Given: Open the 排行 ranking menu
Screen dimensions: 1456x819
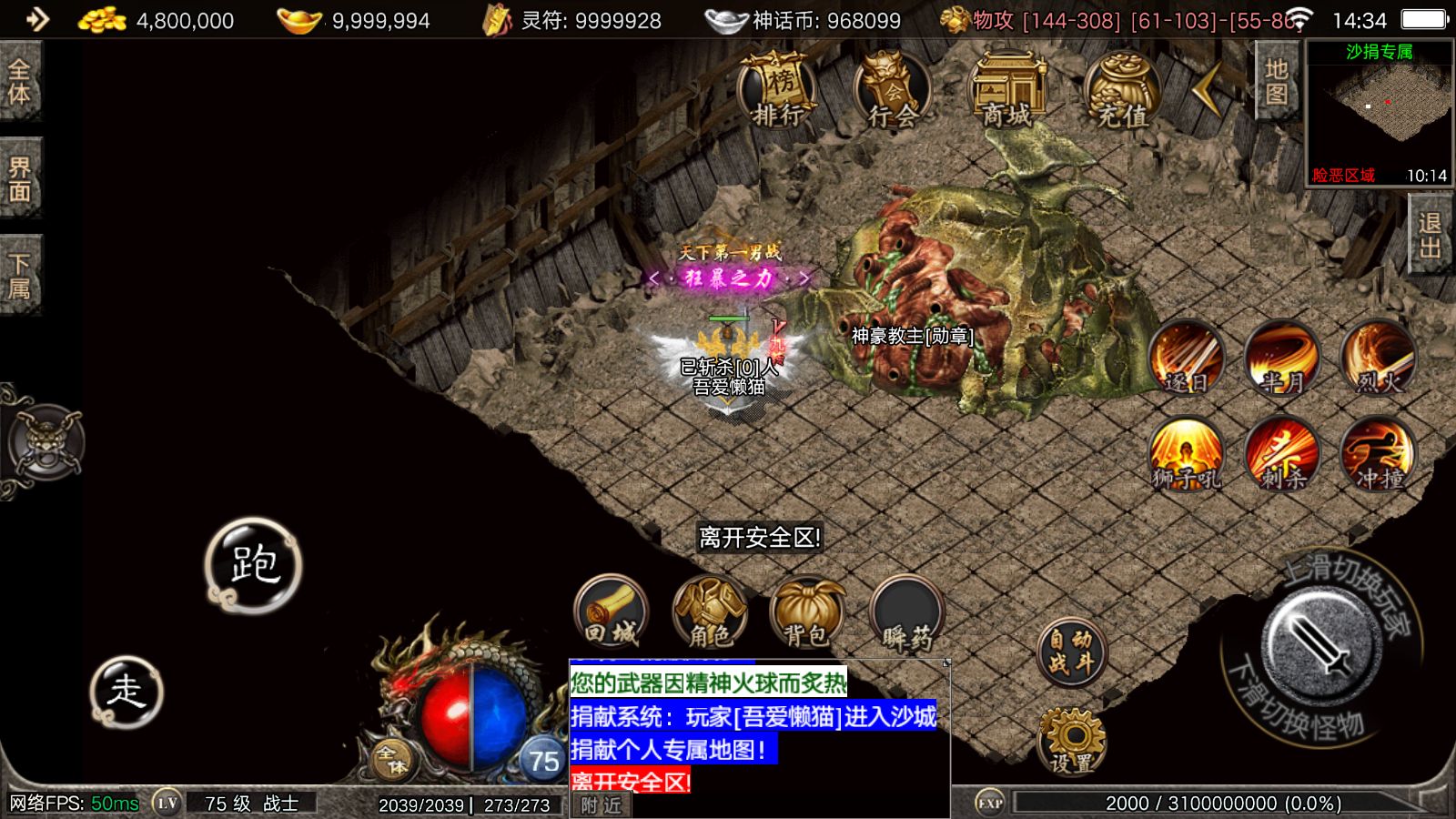Looking at the screenshot, I should click(x=778, y=89).
